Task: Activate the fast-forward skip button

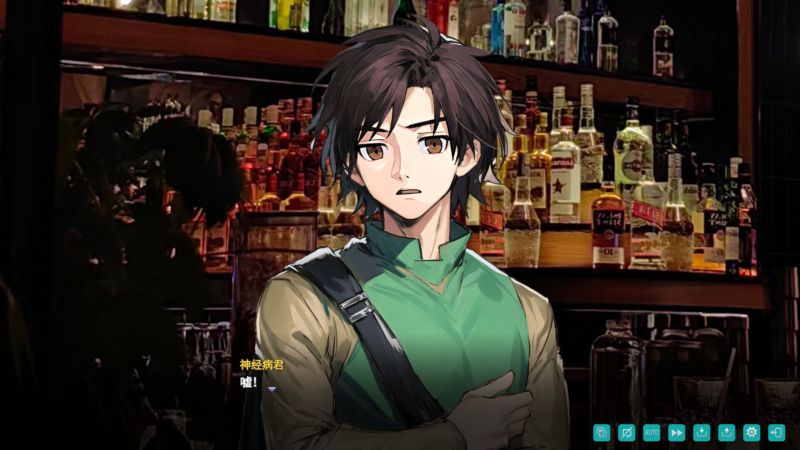Action: (677, 432)
